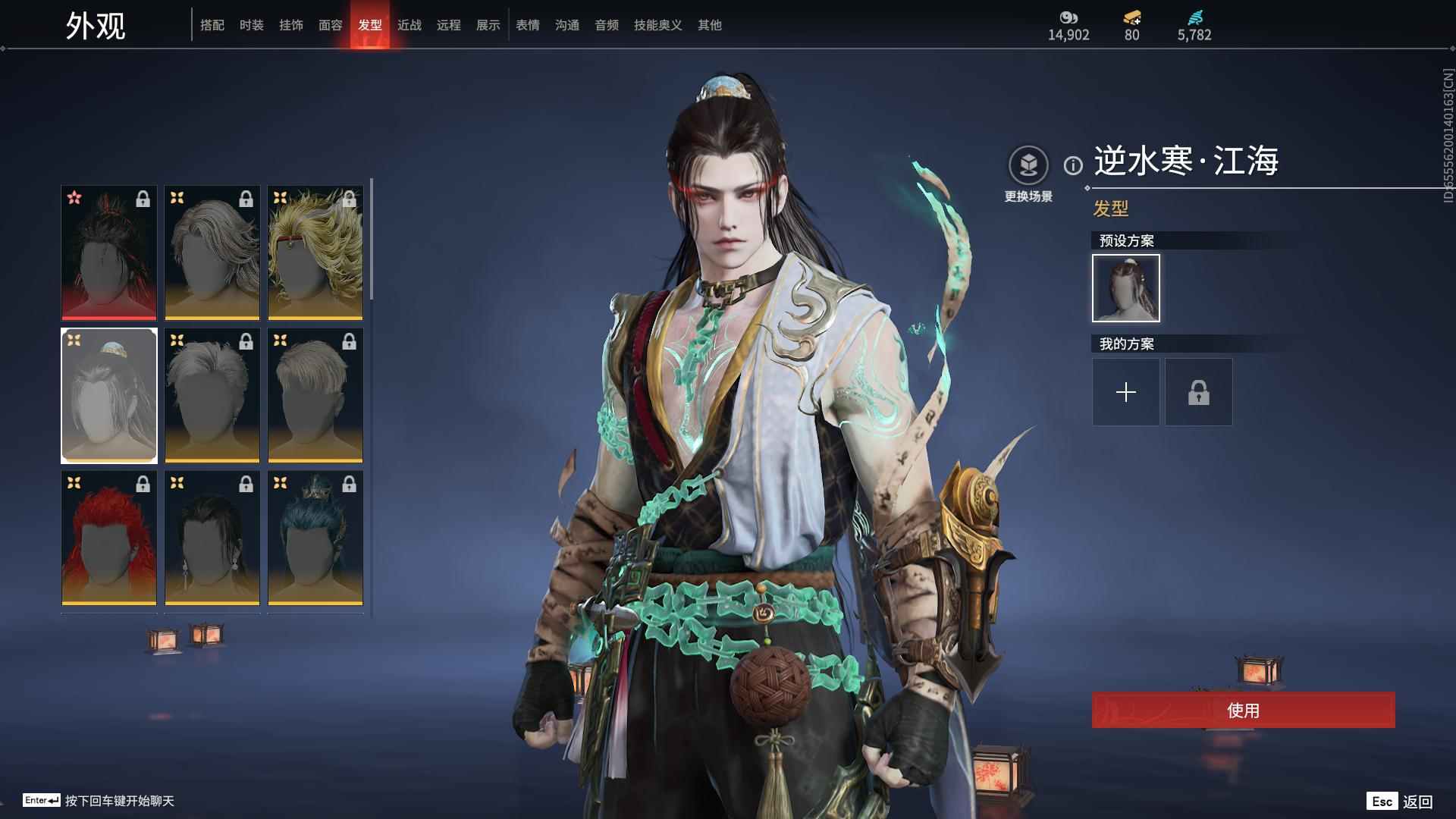1456x819 pixels.
Task: Click the copper coin currency icon showing 14,902
Action: pyautogui.click(x=1069, y=19)
